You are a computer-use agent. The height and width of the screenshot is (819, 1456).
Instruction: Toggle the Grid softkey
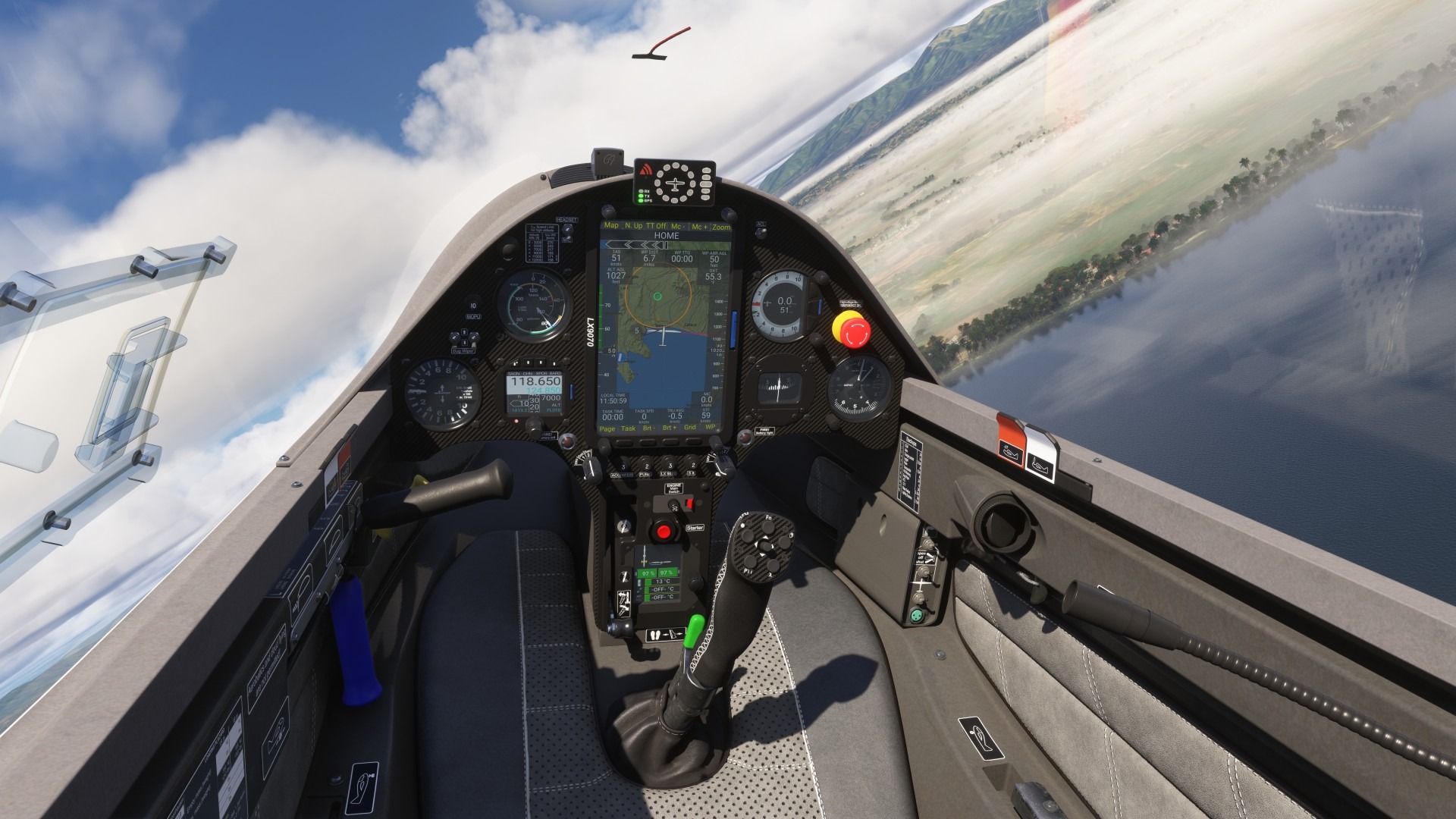coord(690,428)
